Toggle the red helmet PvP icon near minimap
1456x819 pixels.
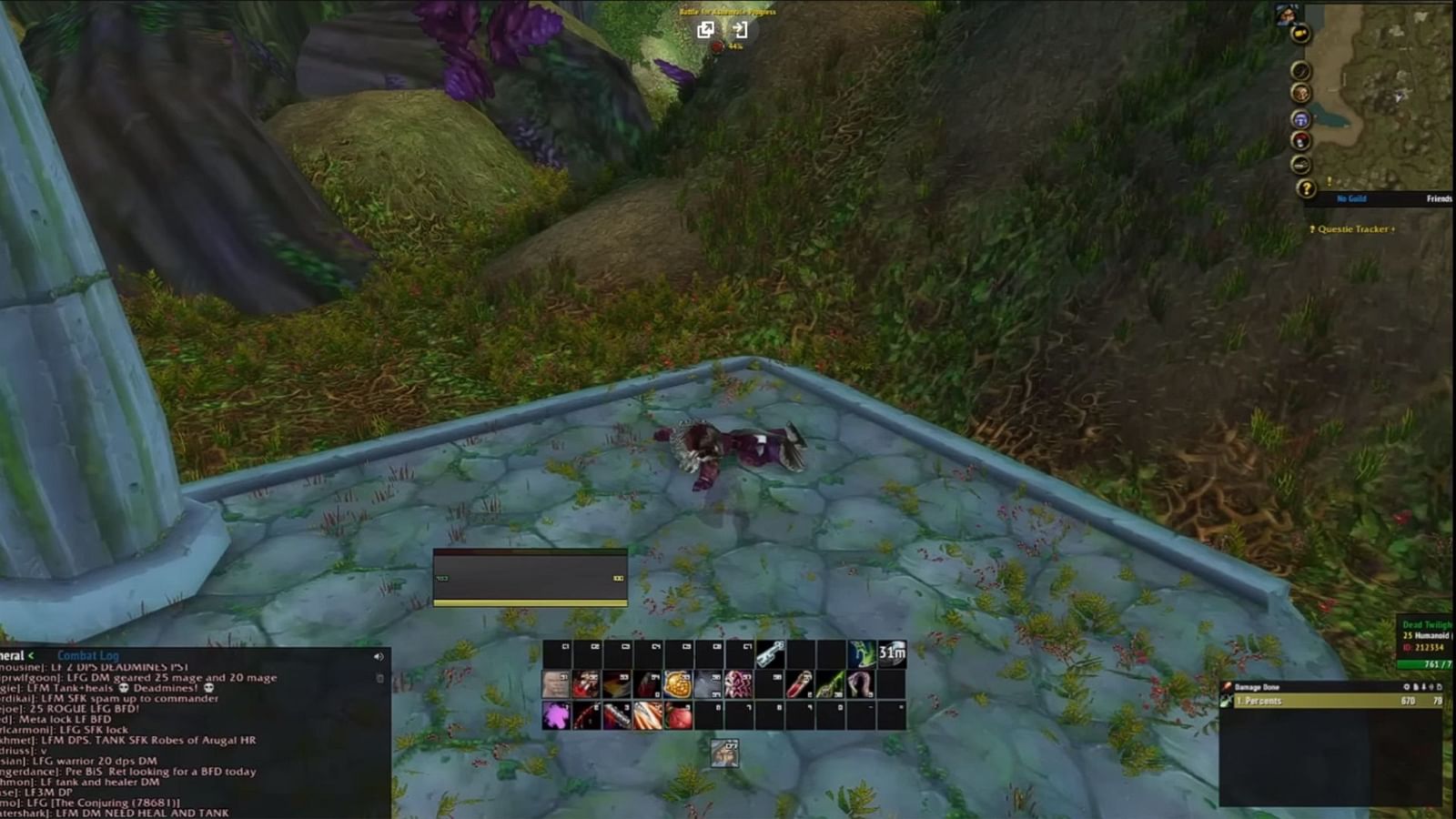1299,138
